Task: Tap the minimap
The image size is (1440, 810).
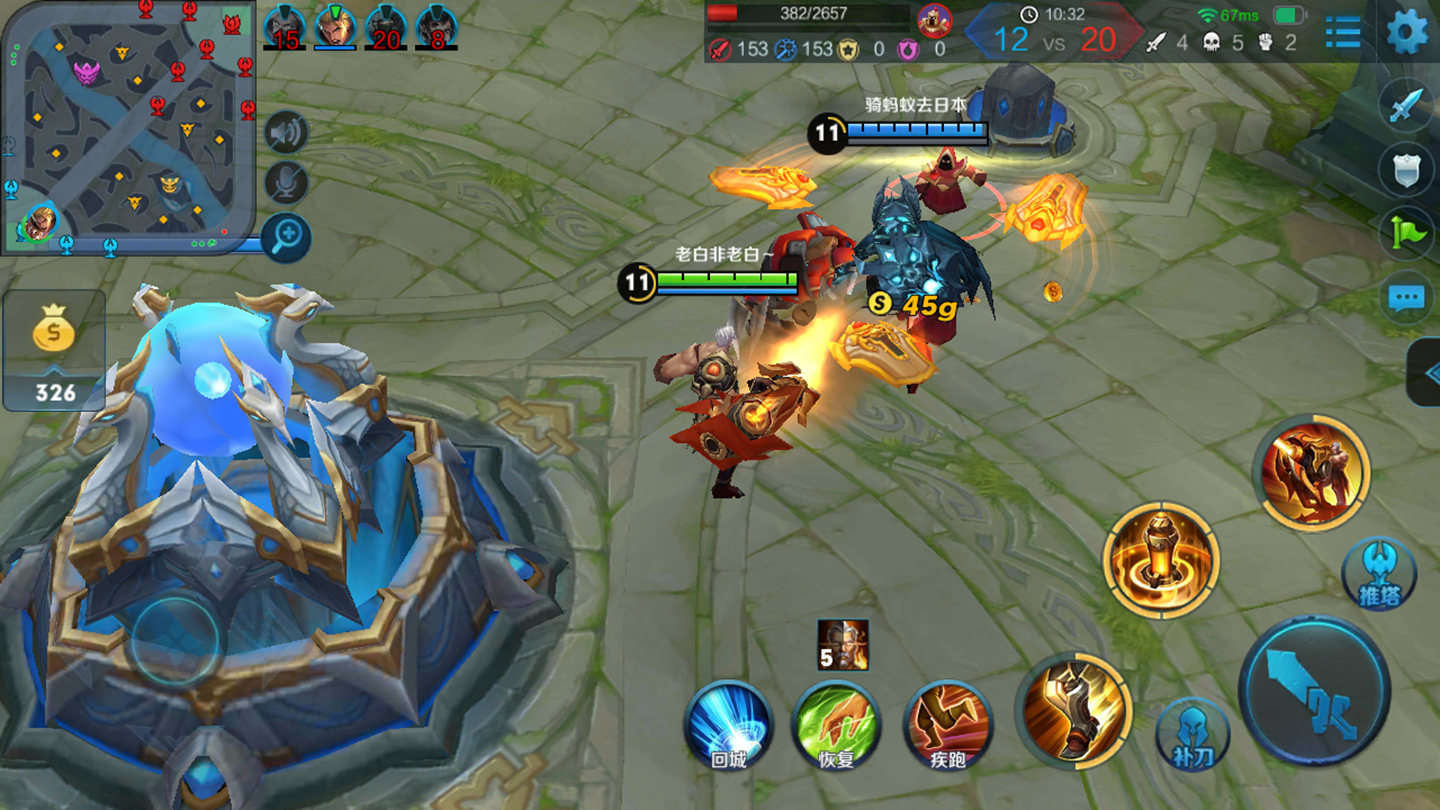Action: [128, 126]
